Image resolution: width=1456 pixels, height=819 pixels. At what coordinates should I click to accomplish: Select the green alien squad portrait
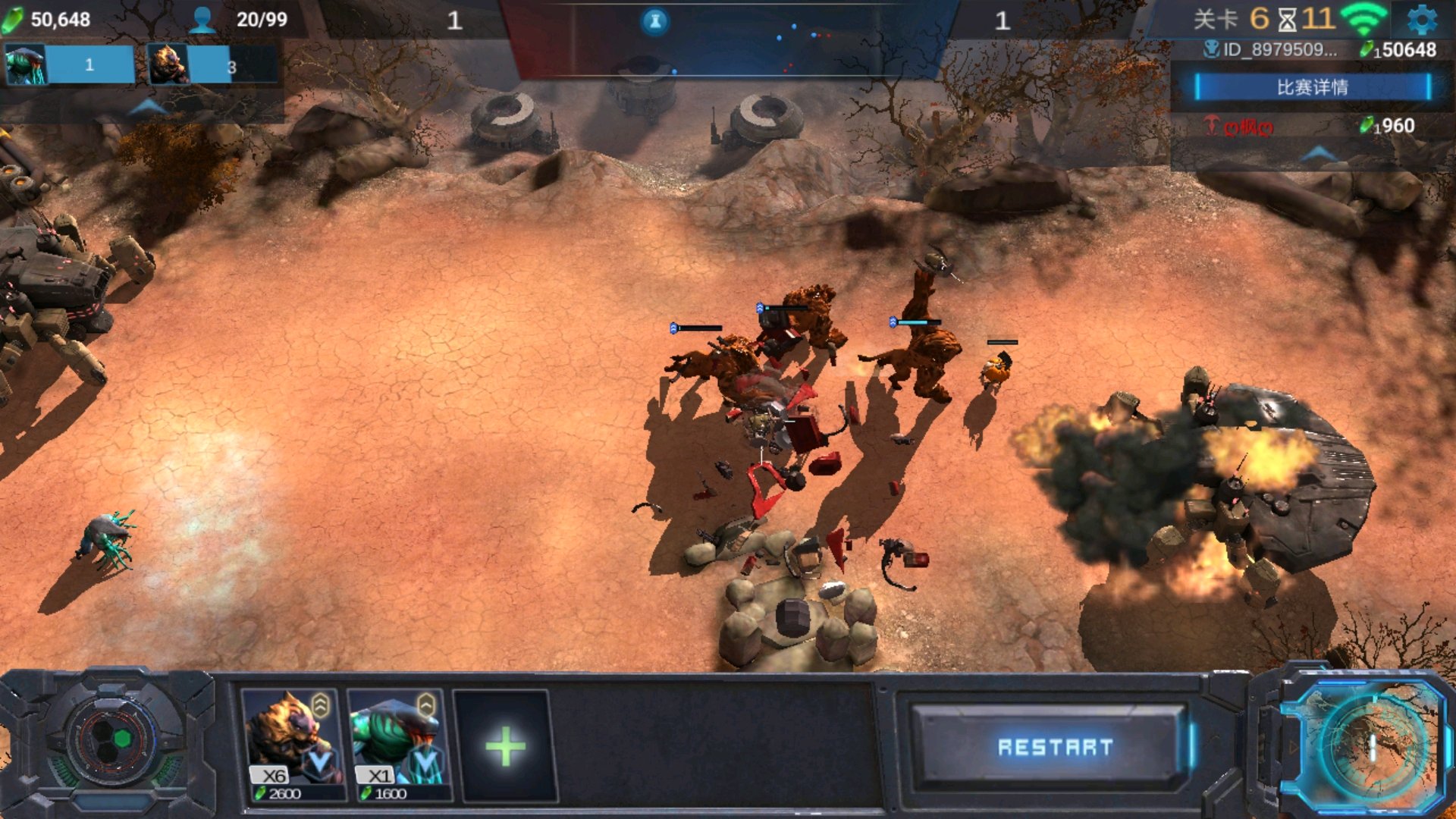(25, 65)
